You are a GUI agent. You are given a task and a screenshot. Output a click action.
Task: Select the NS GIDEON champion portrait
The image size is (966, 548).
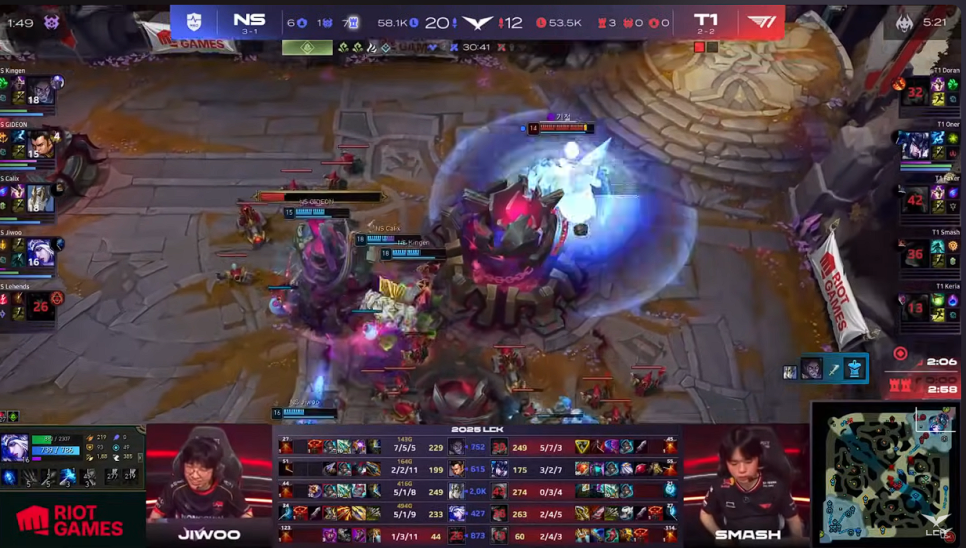[x=38, y=143]
